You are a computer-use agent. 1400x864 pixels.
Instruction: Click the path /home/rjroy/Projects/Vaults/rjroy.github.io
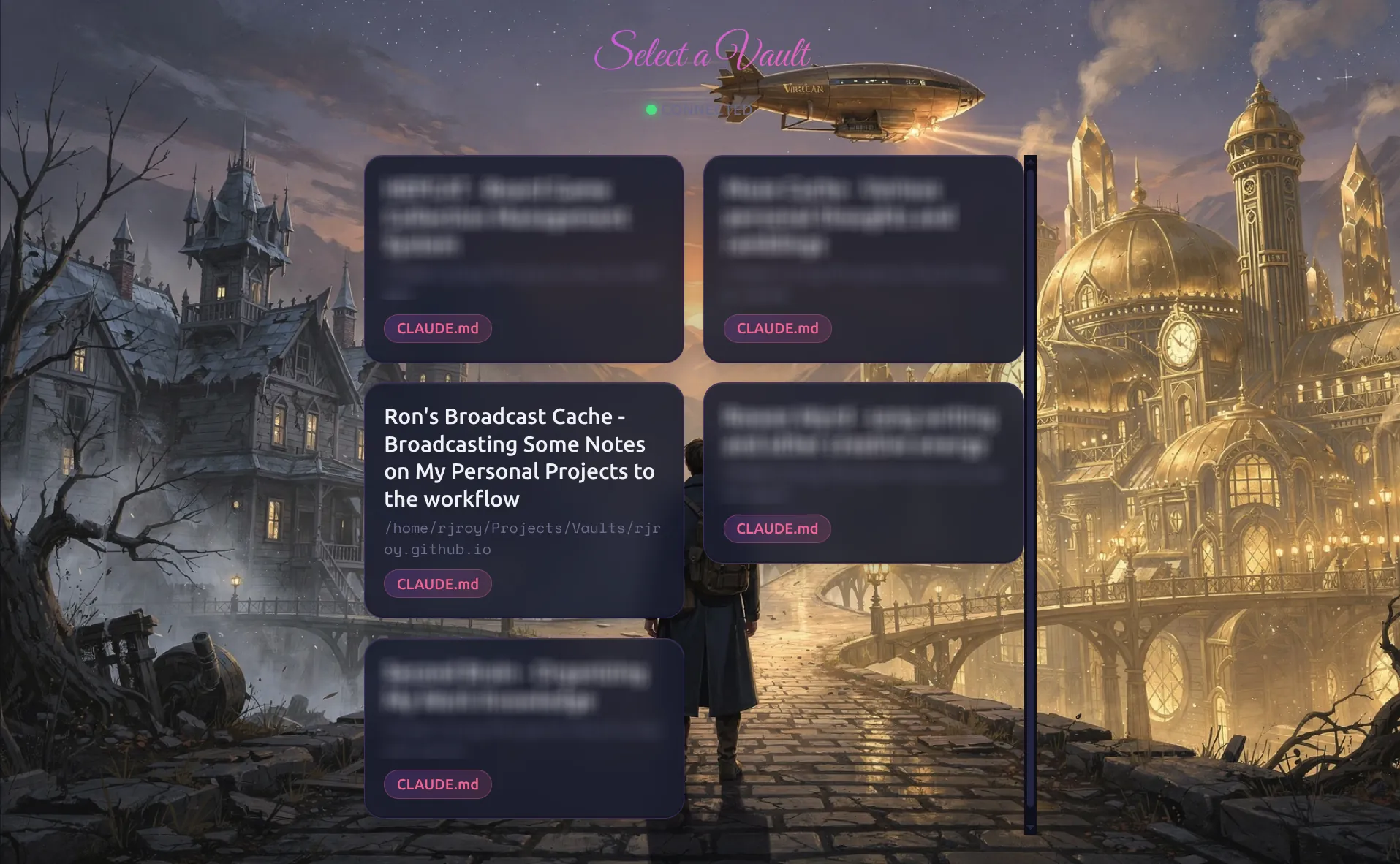[522, 539]
